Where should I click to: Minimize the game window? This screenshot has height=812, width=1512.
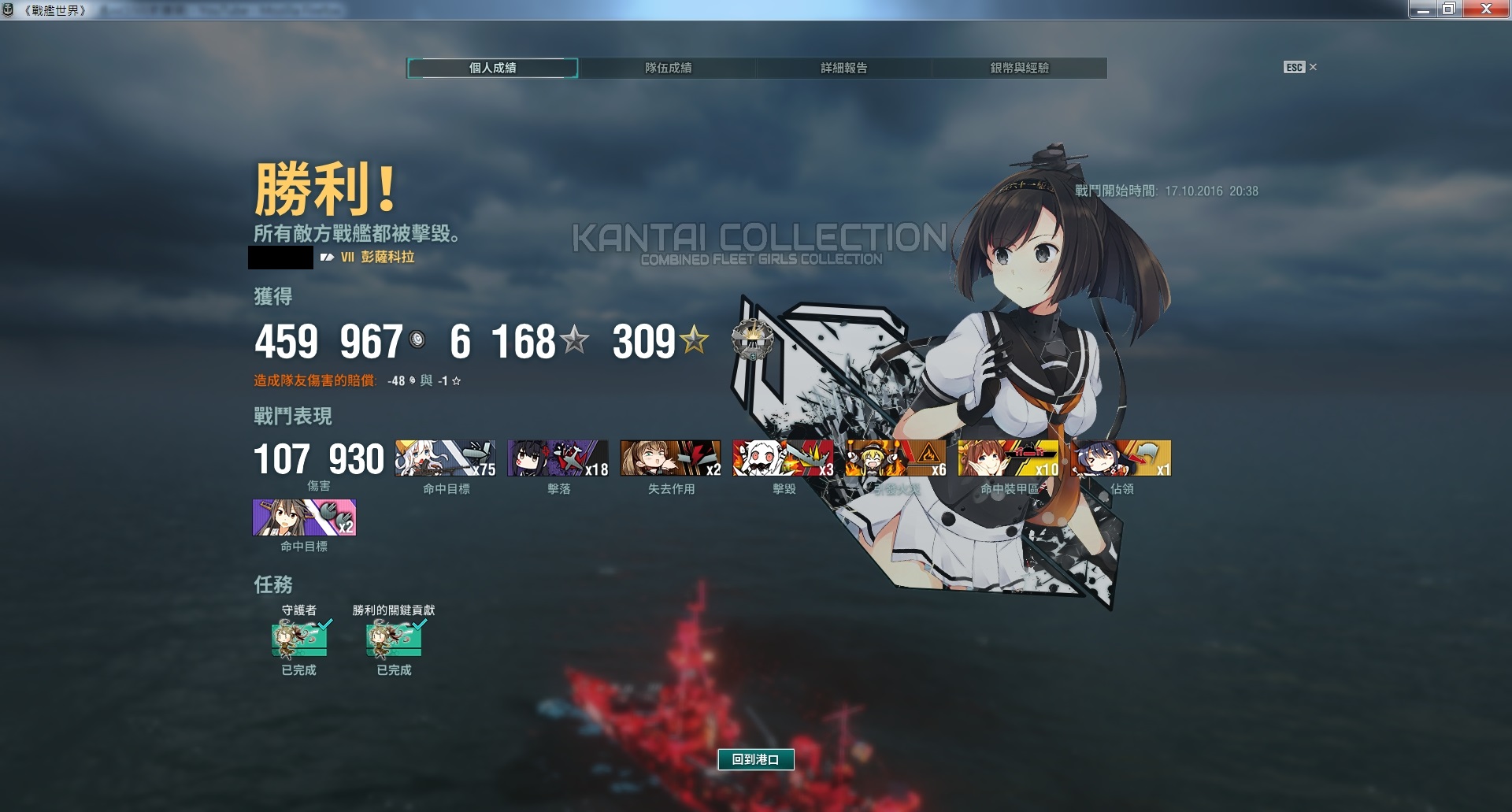coord(1422,9)
